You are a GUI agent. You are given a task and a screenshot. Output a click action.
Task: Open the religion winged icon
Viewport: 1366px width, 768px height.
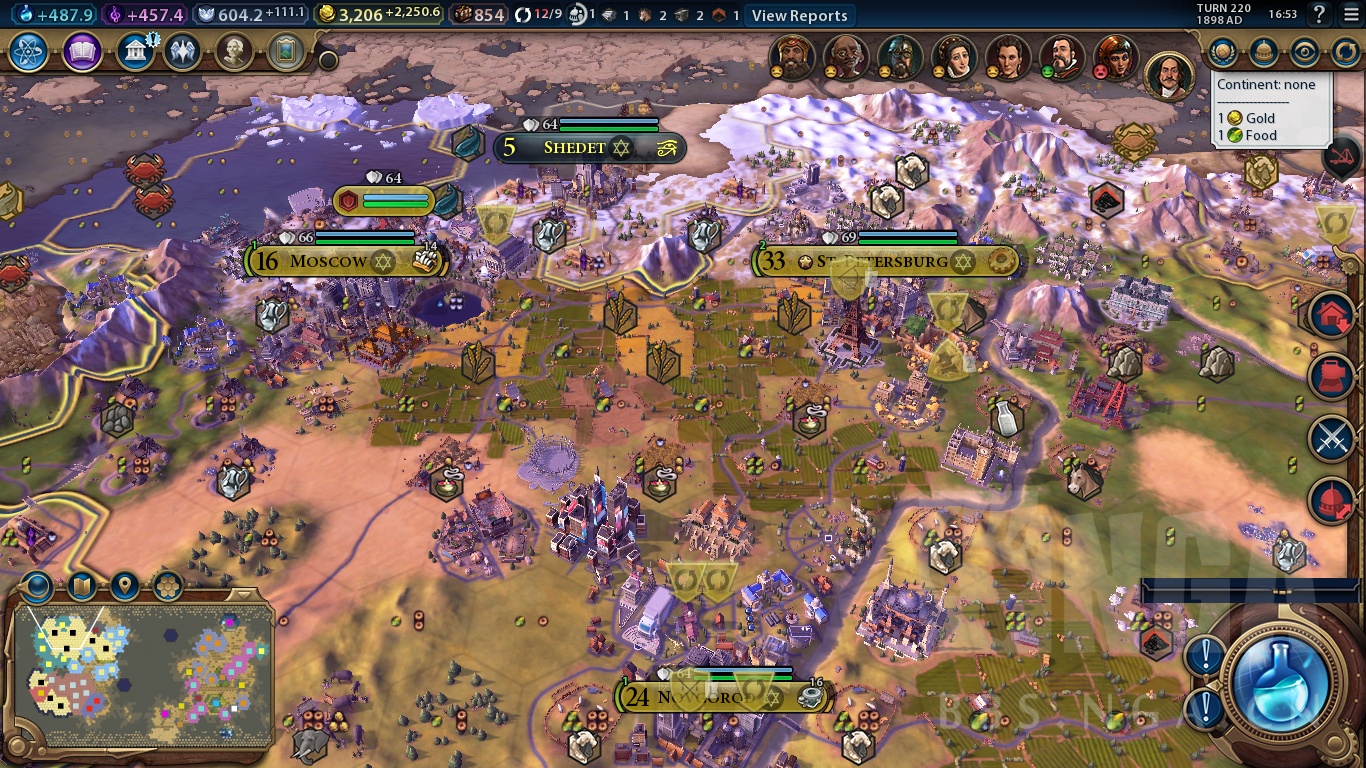183,52
